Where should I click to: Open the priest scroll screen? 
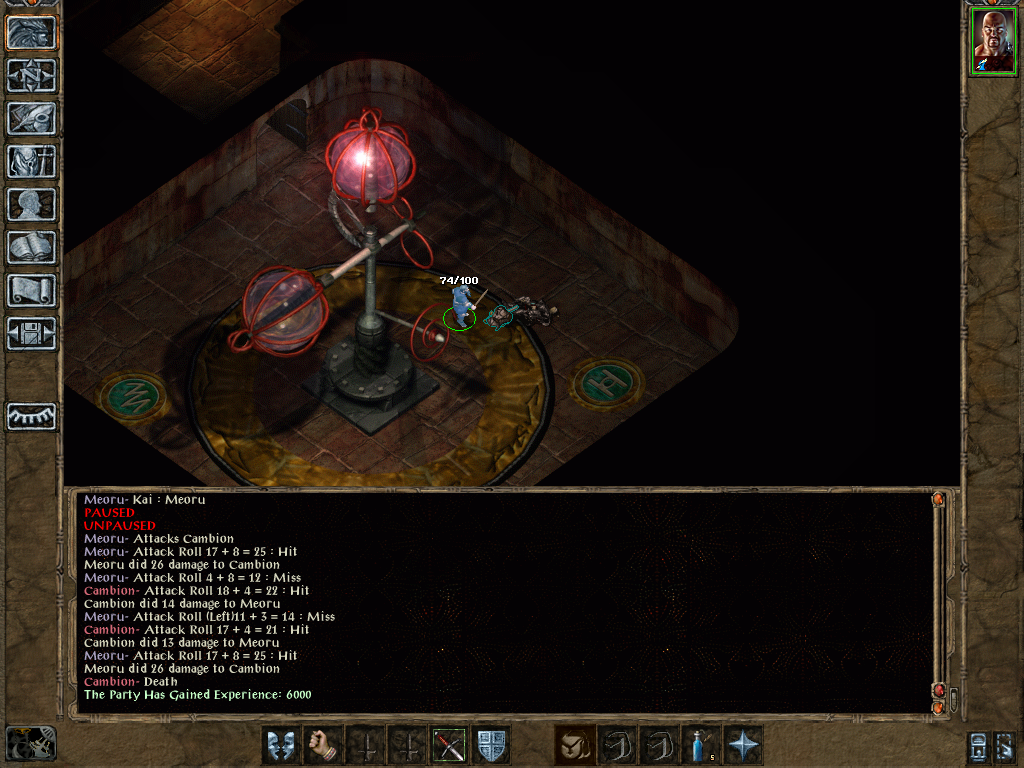(32, 290)
